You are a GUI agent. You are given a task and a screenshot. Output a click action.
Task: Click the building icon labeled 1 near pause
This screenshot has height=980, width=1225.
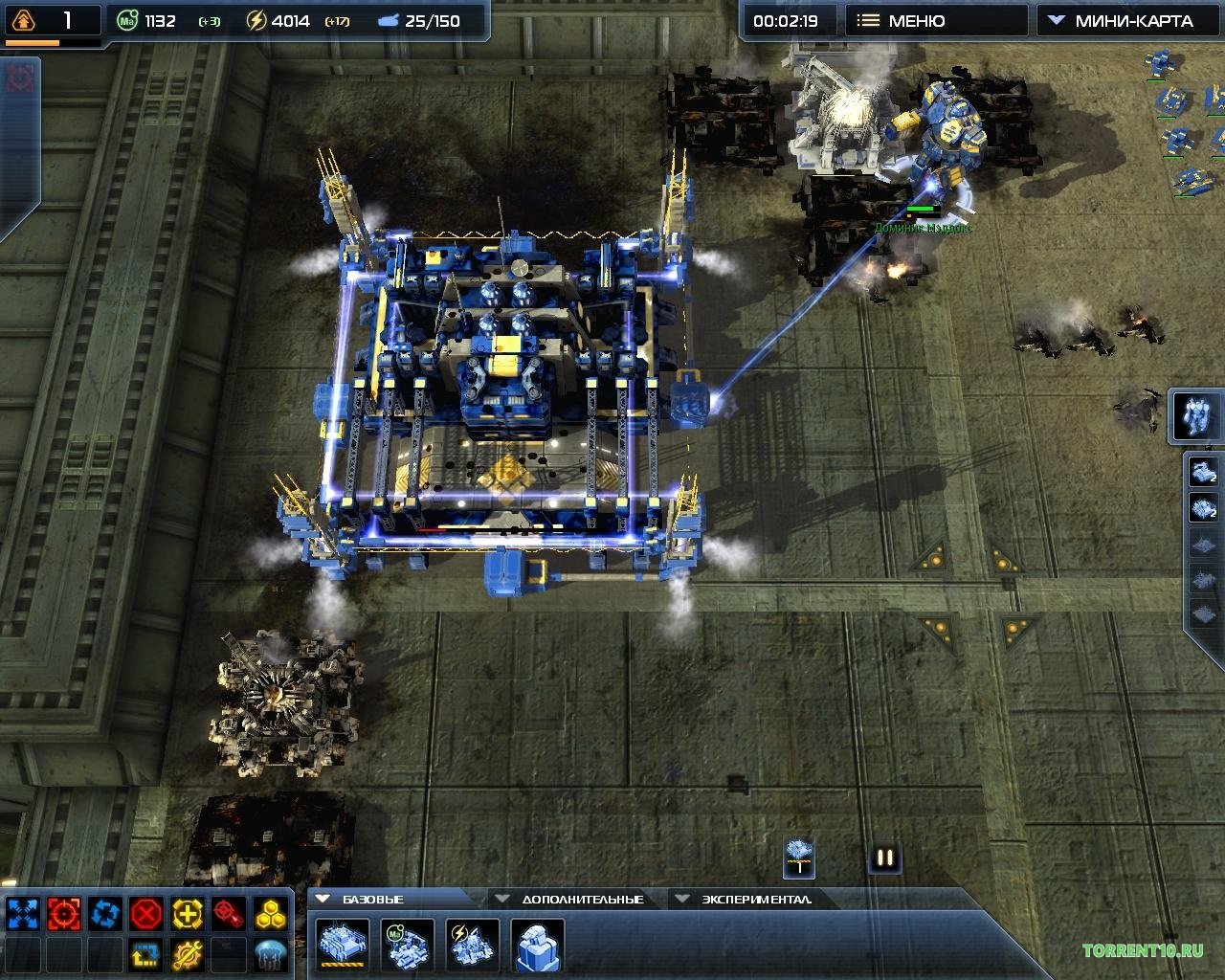point(797,857)
